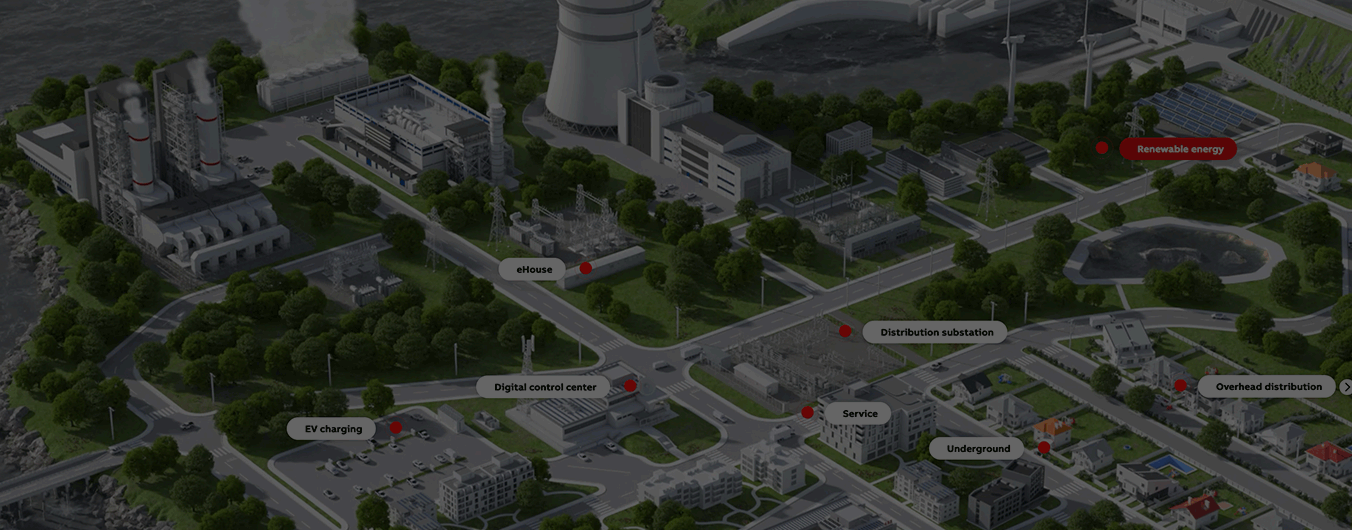The width and height of the screenshot is (1352, 530).
Task: Select the eHouse map label
Action: [x=534, y=269]
